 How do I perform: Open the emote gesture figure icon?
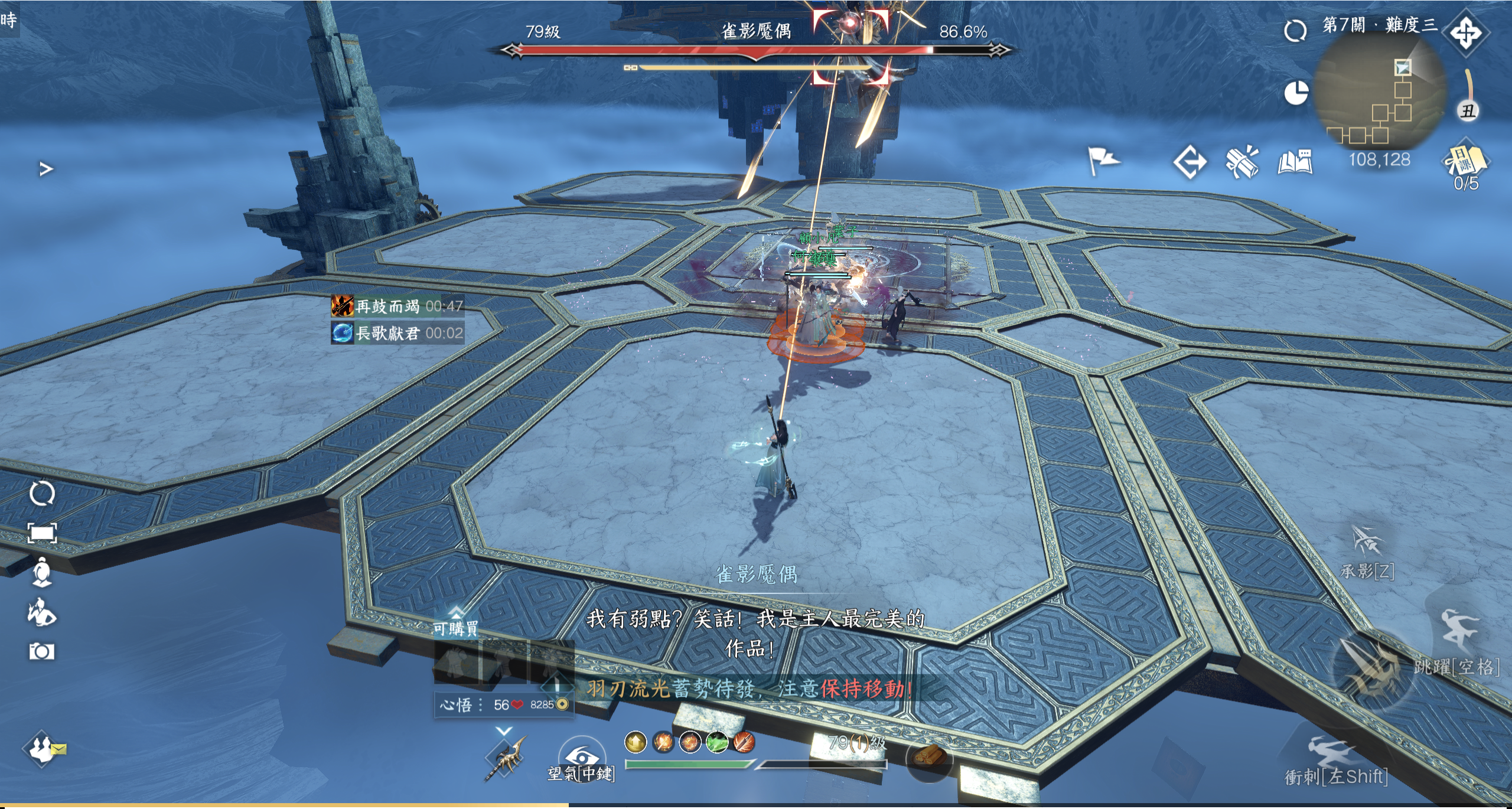pos(42,612)
